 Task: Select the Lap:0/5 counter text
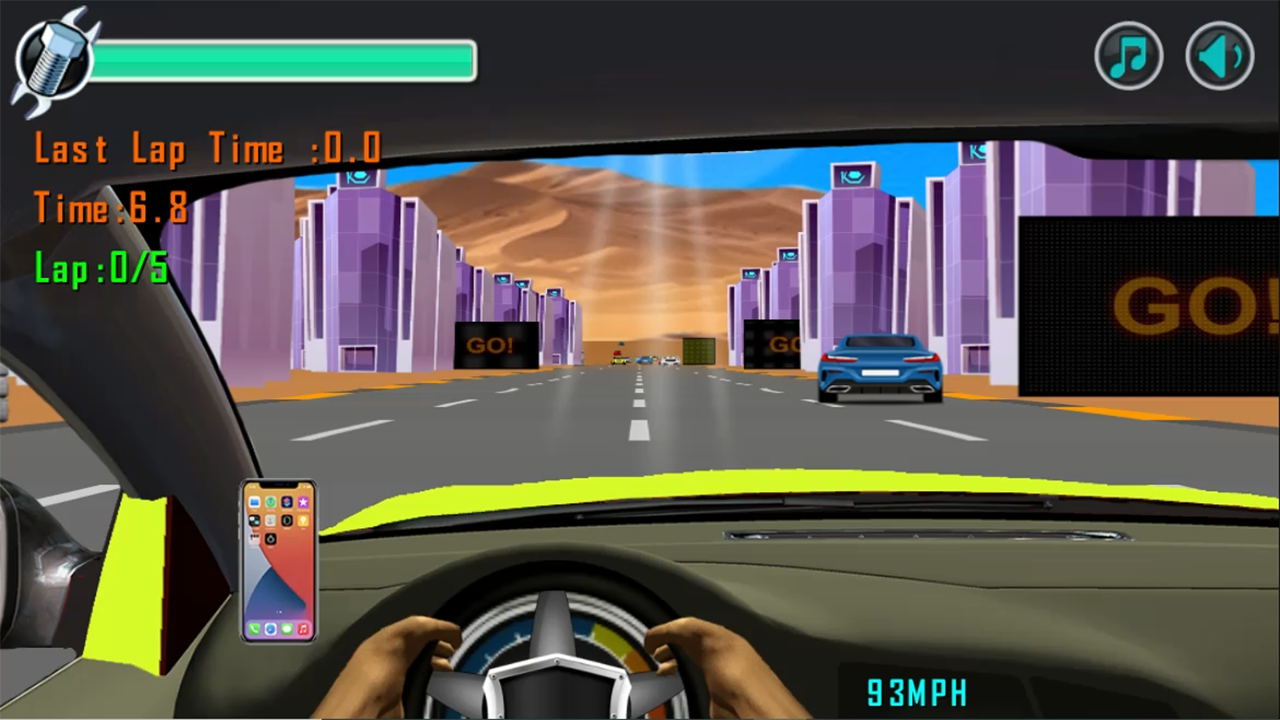(100, 270)
